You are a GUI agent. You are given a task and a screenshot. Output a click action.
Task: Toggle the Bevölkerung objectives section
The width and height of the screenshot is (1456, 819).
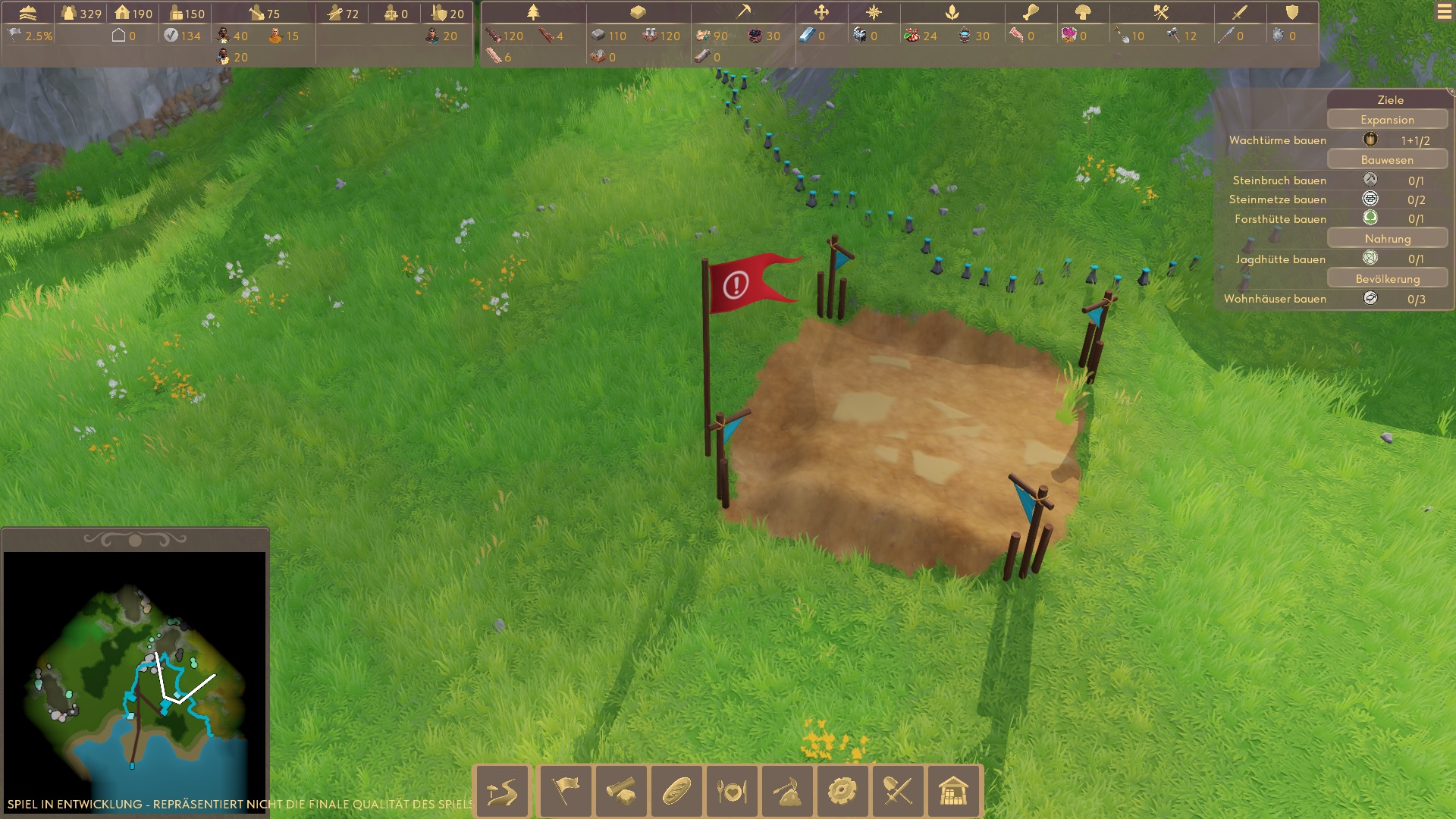[x=1387, y=279]
